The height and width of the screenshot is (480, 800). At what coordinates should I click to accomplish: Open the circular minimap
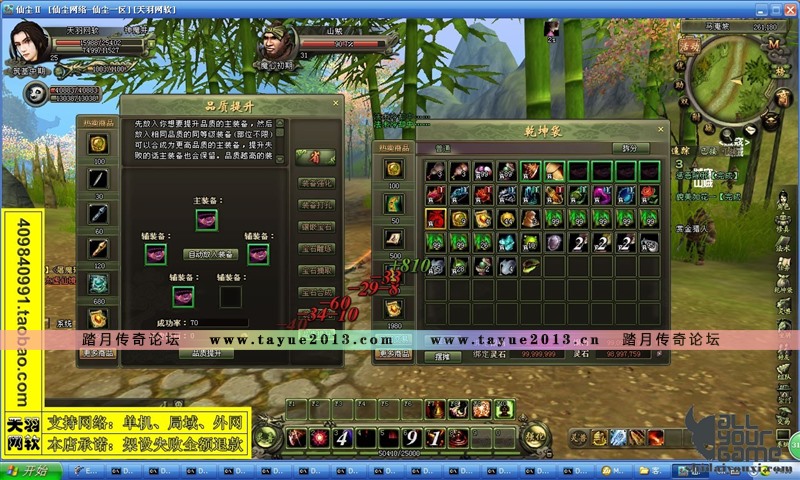click(728, 84)
